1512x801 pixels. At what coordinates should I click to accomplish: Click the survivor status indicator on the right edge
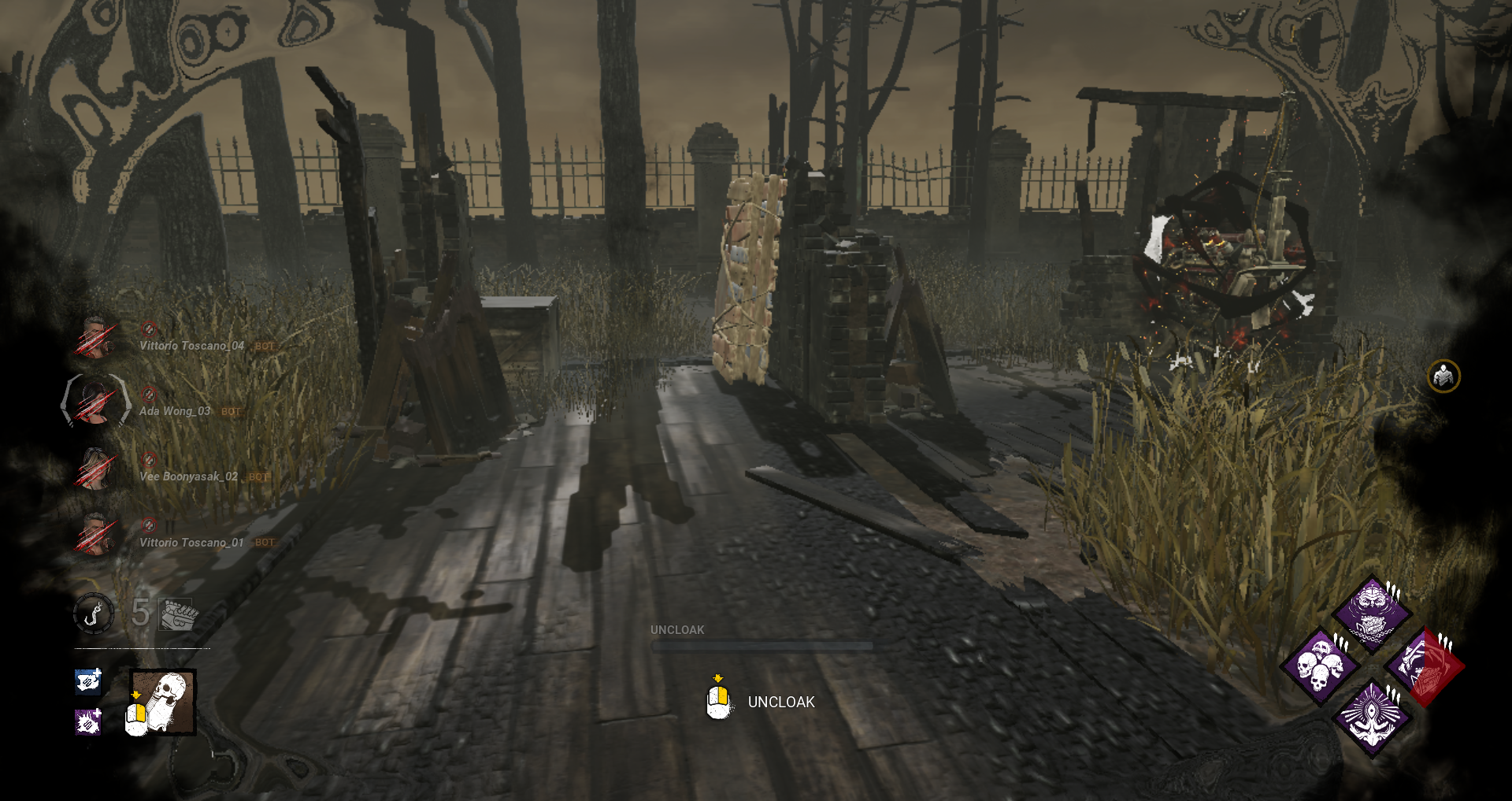pyautogui.click(x=1444, y=376)
